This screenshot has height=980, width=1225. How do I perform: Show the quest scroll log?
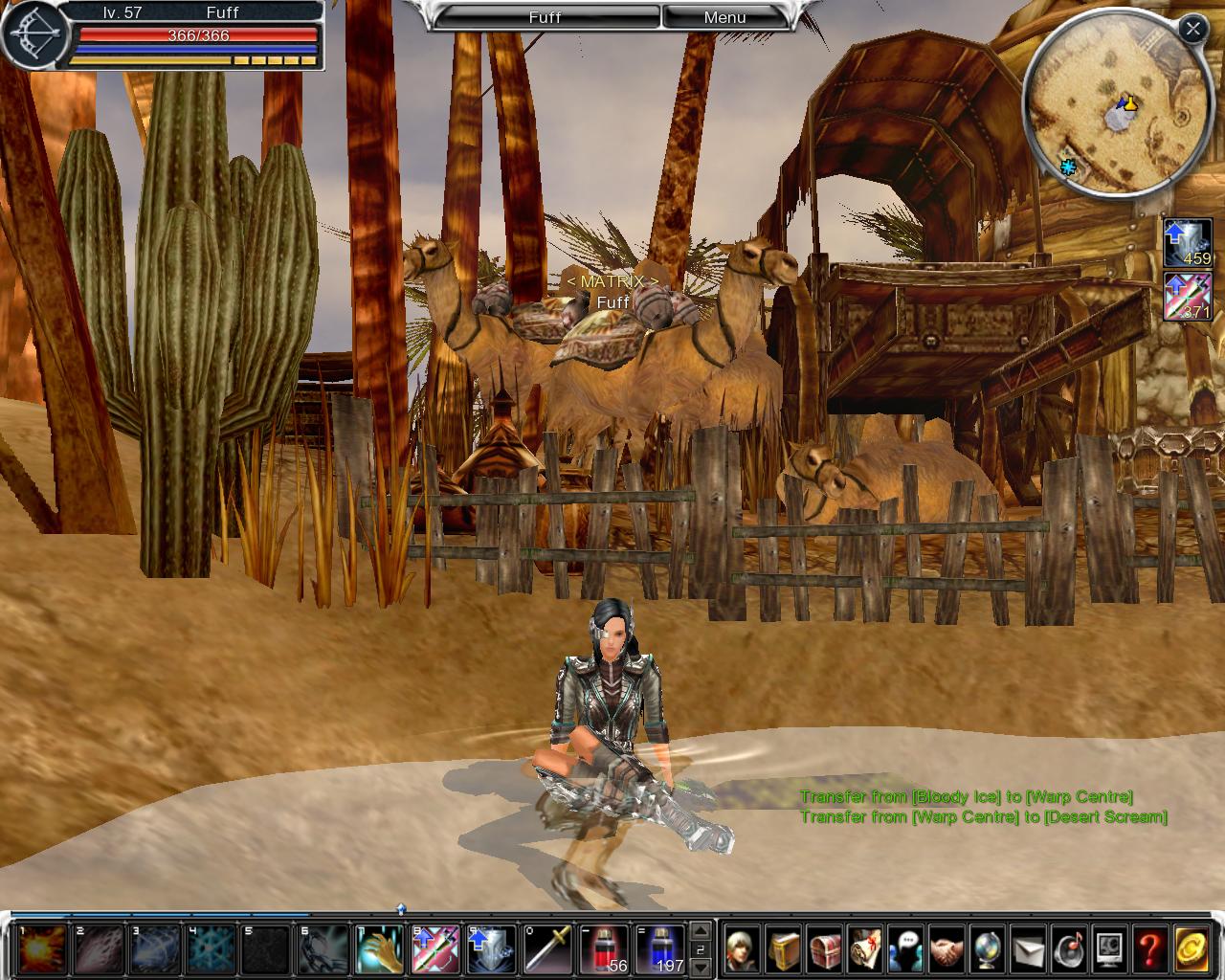(865, 948)
